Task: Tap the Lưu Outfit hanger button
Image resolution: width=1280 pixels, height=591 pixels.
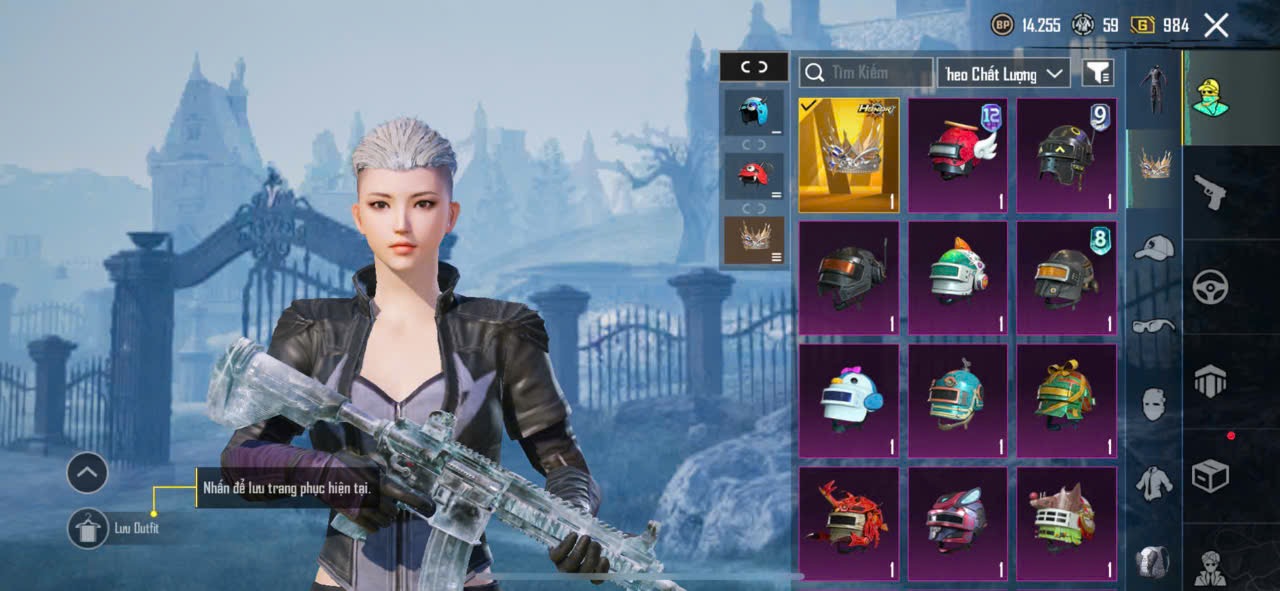Action: (88, 528)
